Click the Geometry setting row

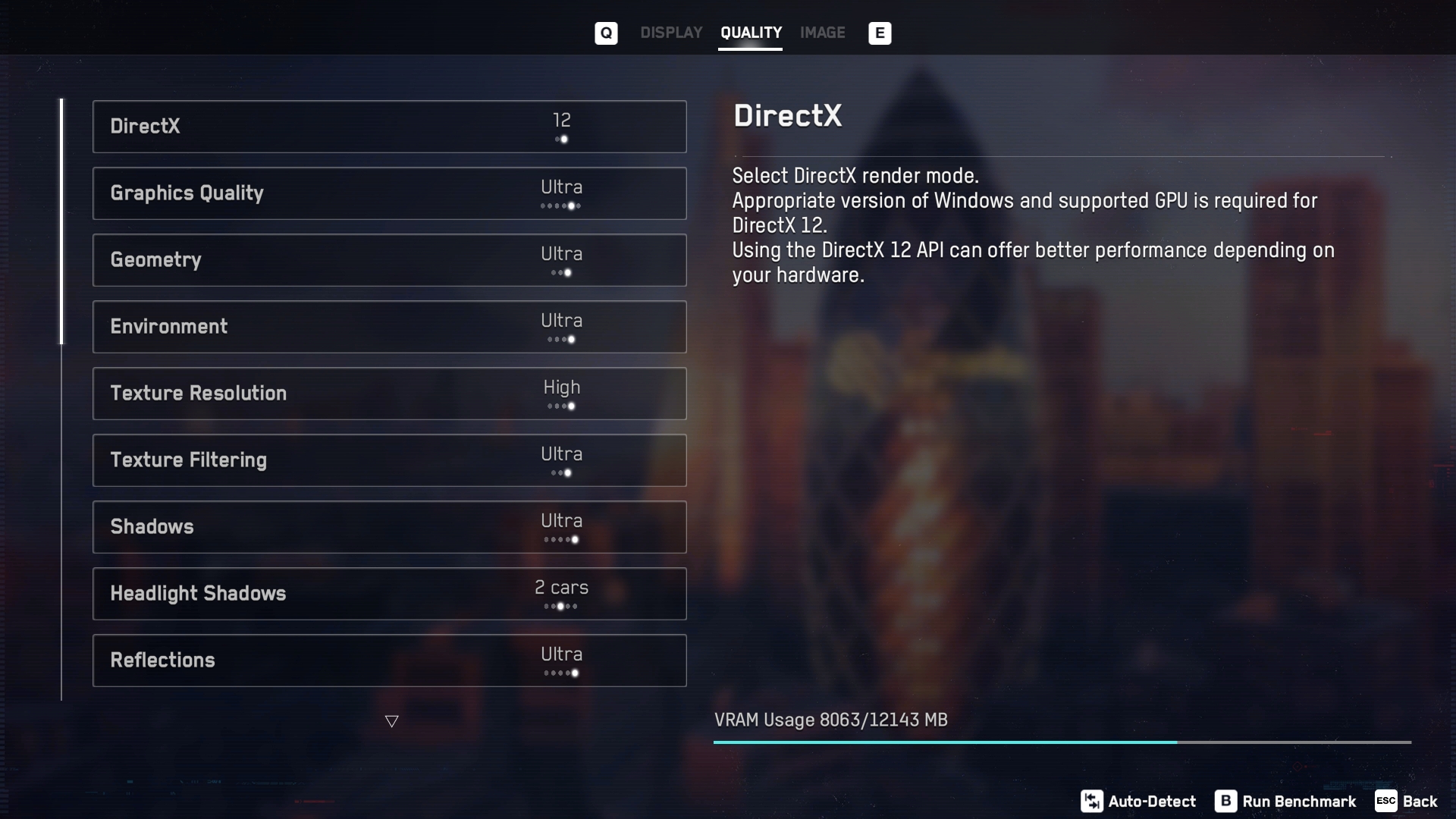click(x=389, y=260)
